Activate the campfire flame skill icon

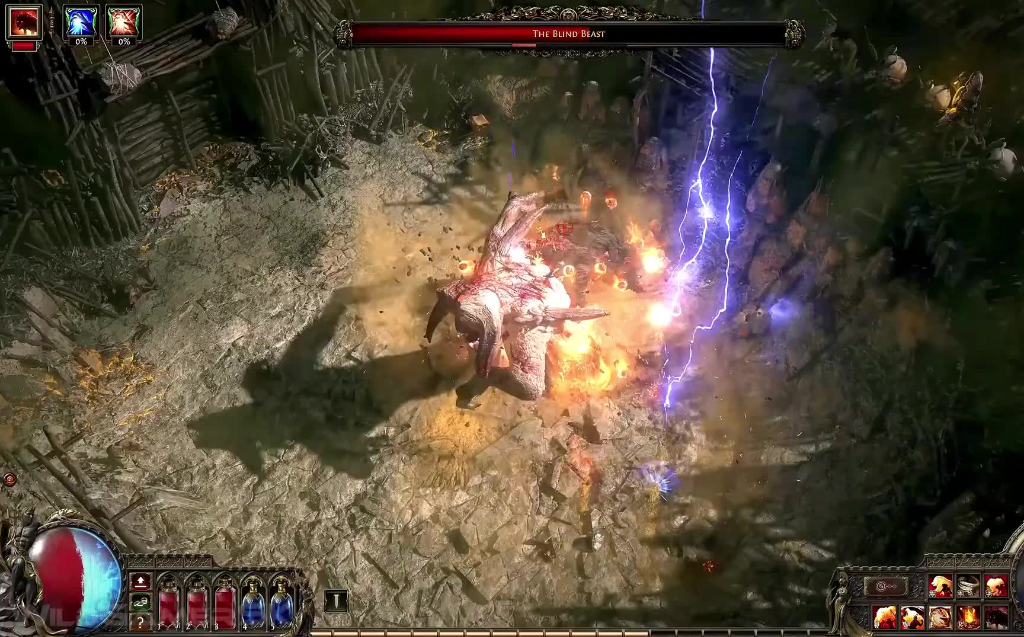tap(968, 617)
